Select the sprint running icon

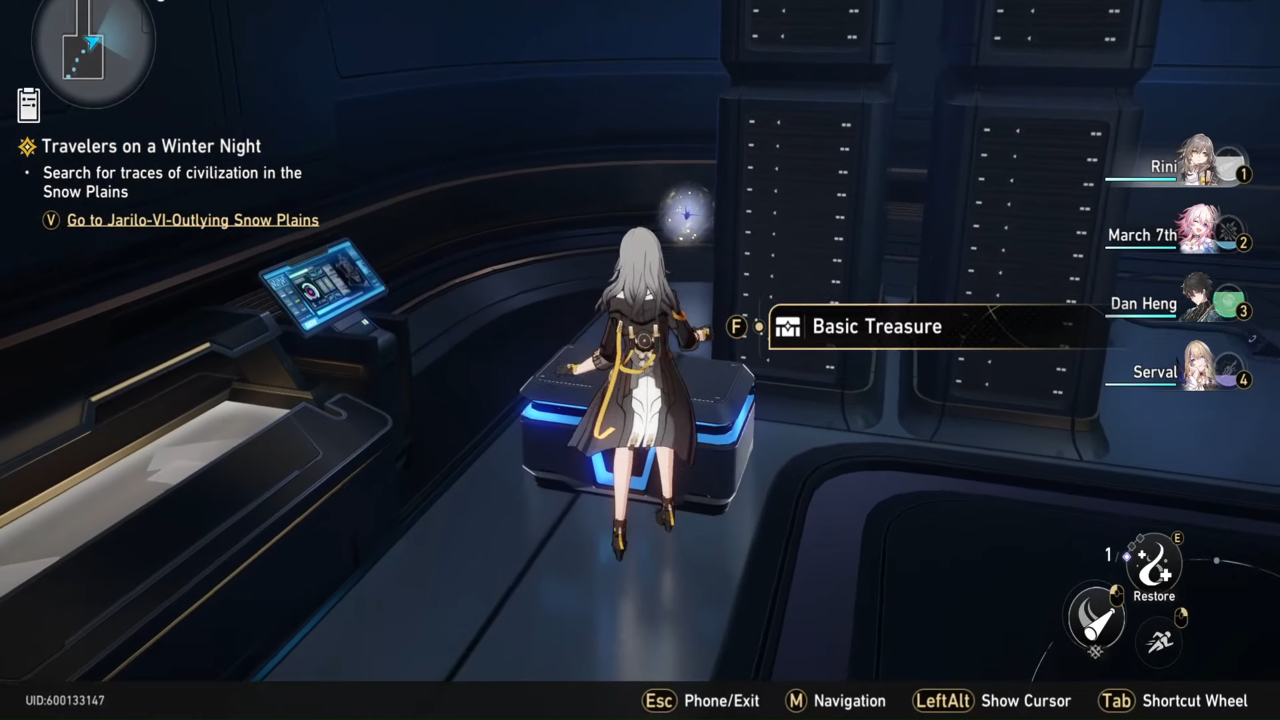pos(1159,643)
